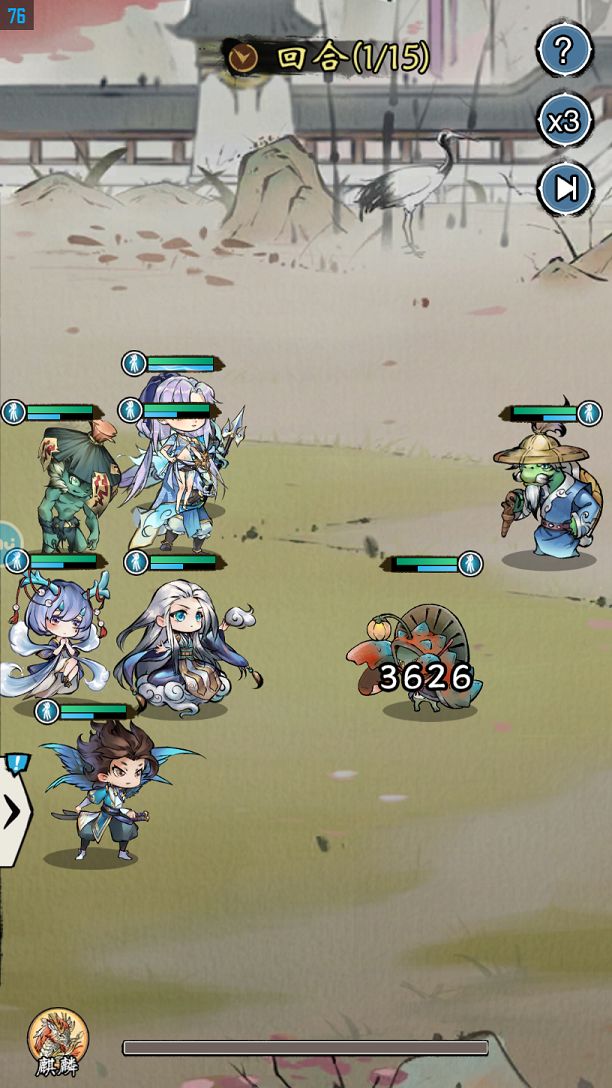Toggle the x3 battle speed button

564,121
